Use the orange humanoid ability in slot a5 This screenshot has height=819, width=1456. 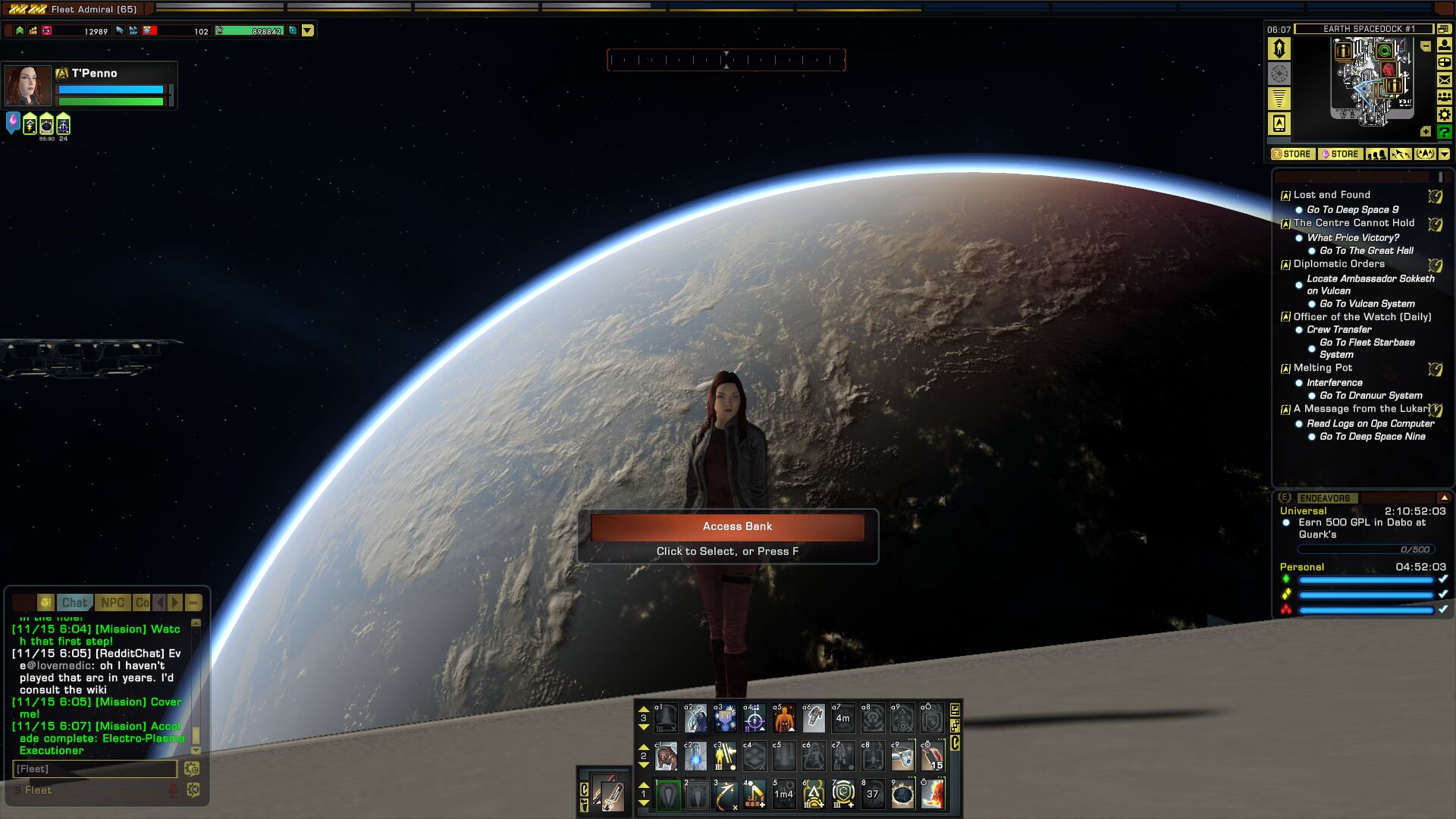point(783,717)
